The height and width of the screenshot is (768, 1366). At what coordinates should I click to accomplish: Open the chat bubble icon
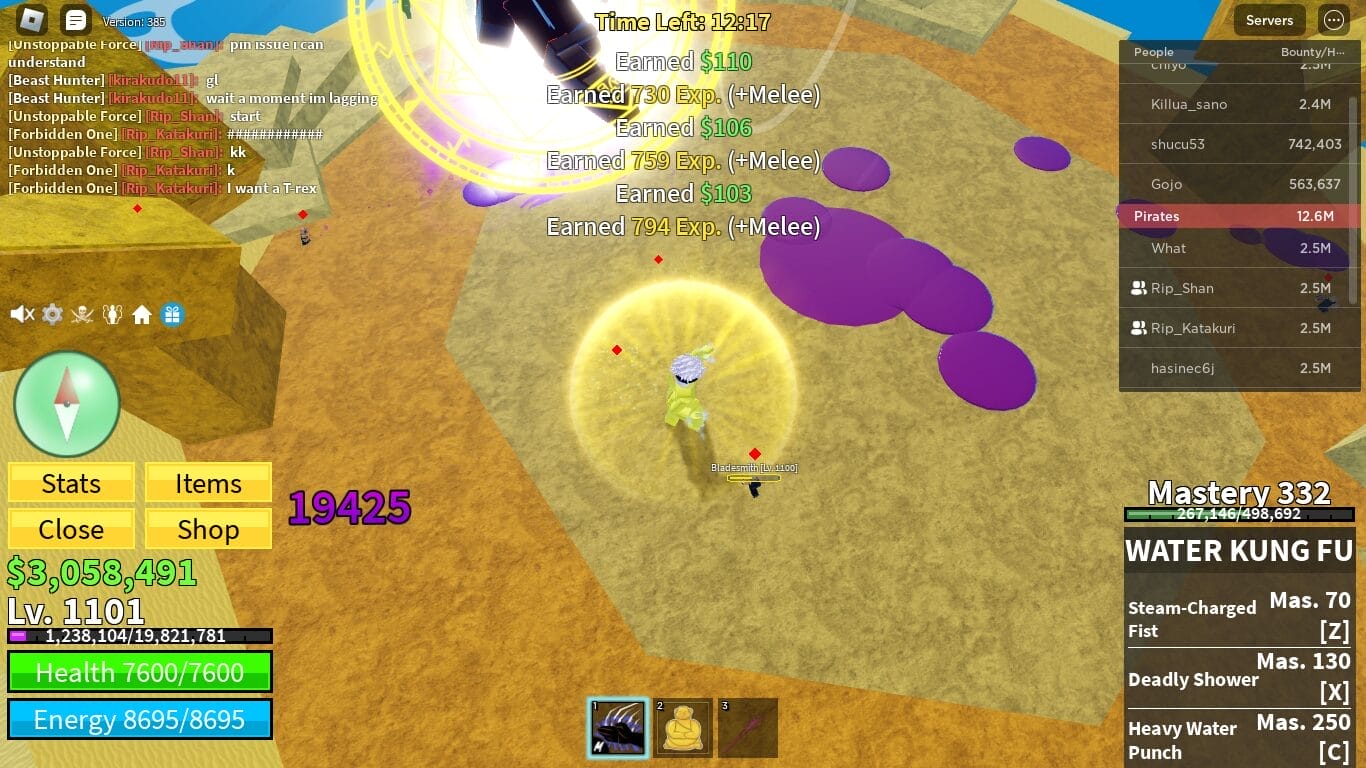[74, 19]
